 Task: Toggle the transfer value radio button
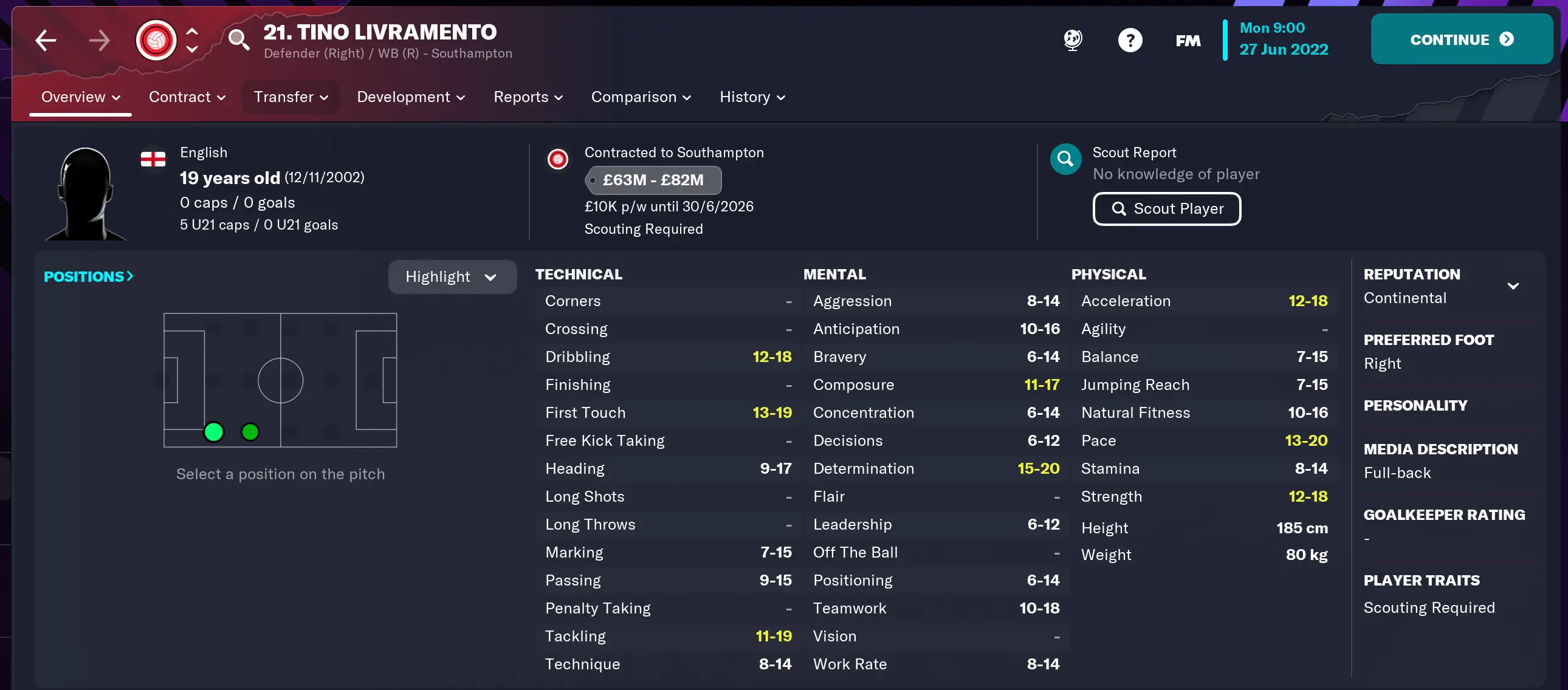[593, 180]
